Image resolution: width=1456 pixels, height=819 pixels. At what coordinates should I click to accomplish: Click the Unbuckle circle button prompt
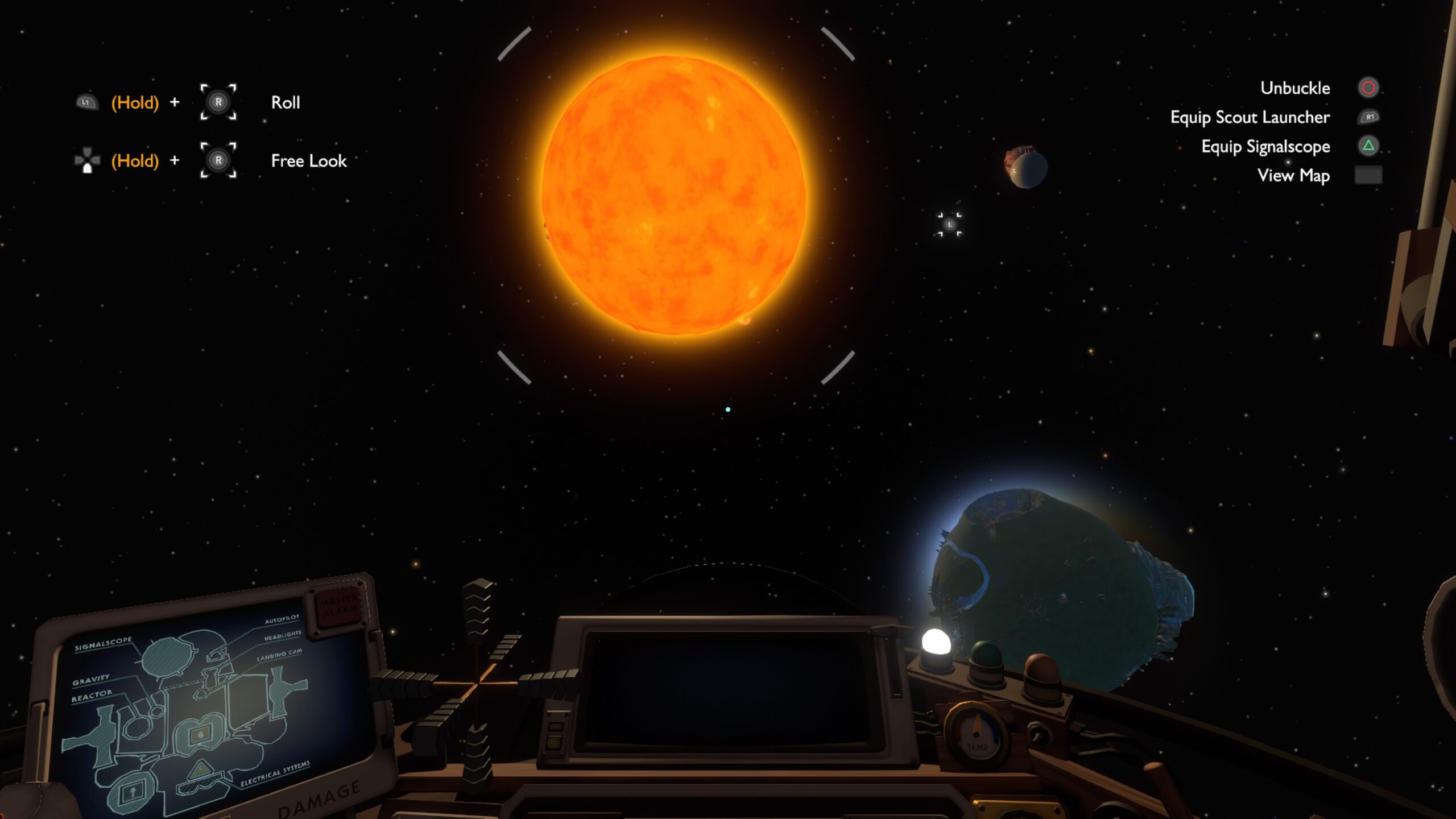point(1369,88)
